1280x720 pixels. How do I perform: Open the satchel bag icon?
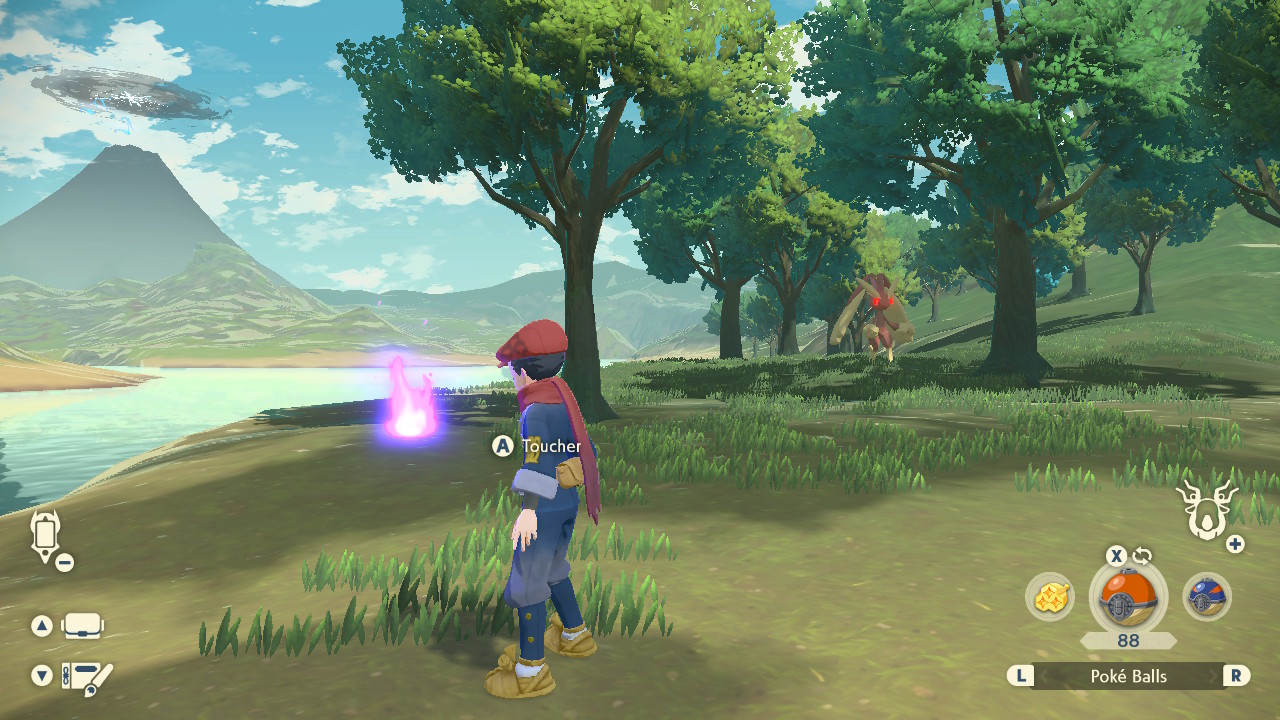(82, 627)
